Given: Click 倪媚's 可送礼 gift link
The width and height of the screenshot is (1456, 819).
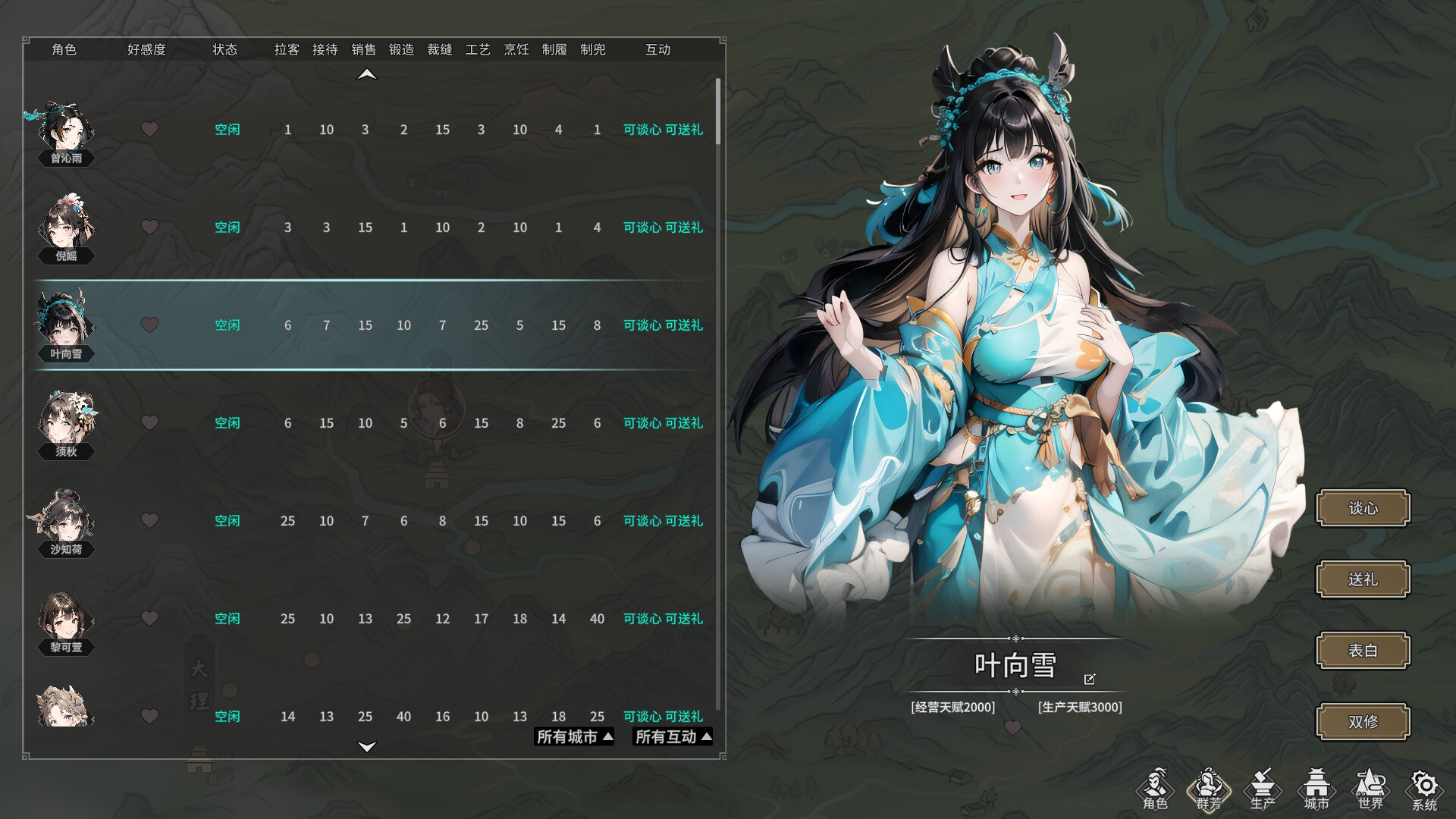Looking at the screenshot, I should (684, 227).
